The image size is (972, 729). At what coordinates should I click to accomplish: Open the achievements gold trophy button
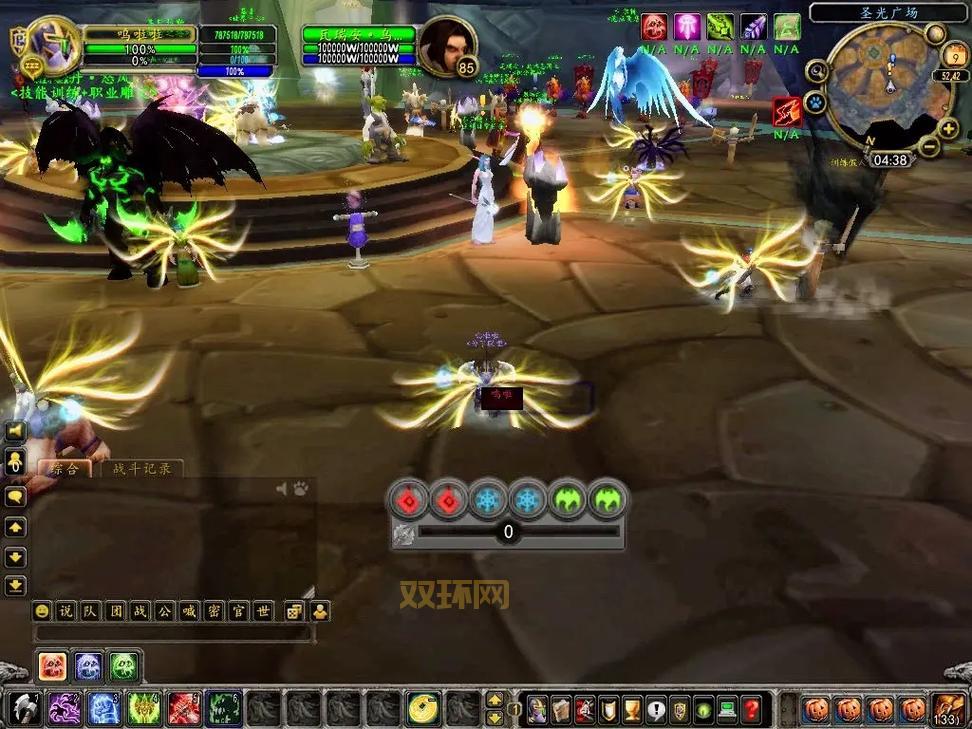coord(632,710)
